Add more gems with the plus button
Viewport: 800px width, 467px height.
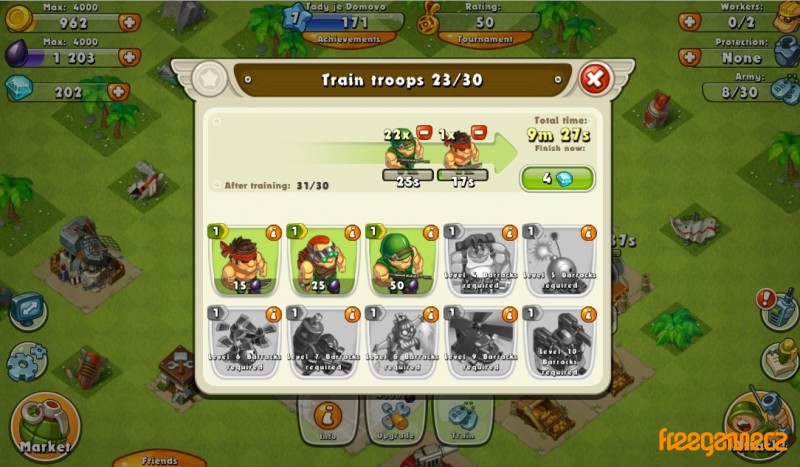point(116,91)
